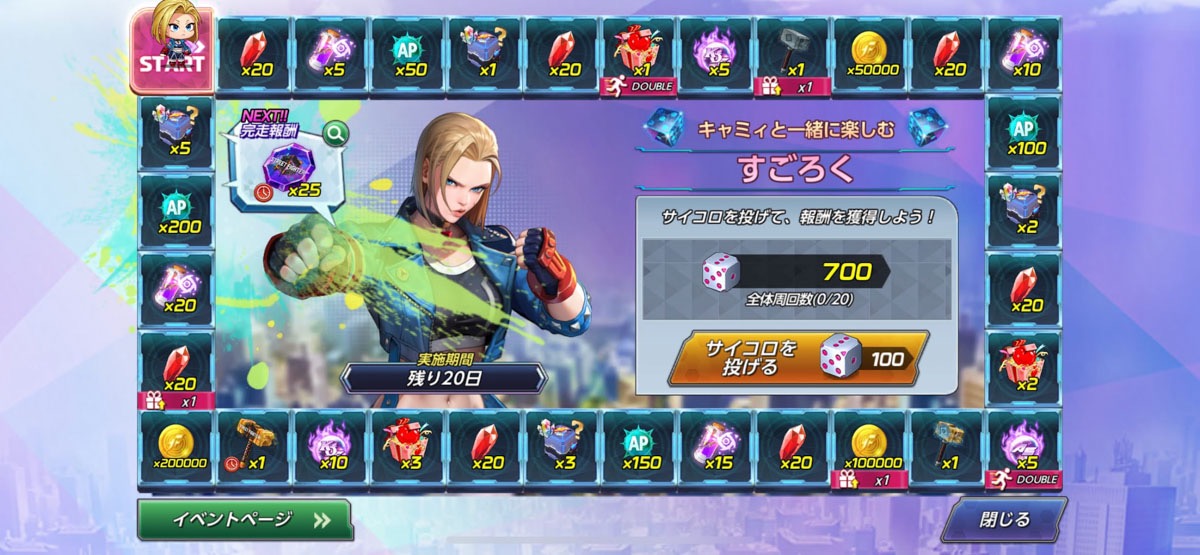Tap the AP x150 board tile

pyautogui.click(x=639, y=447)
